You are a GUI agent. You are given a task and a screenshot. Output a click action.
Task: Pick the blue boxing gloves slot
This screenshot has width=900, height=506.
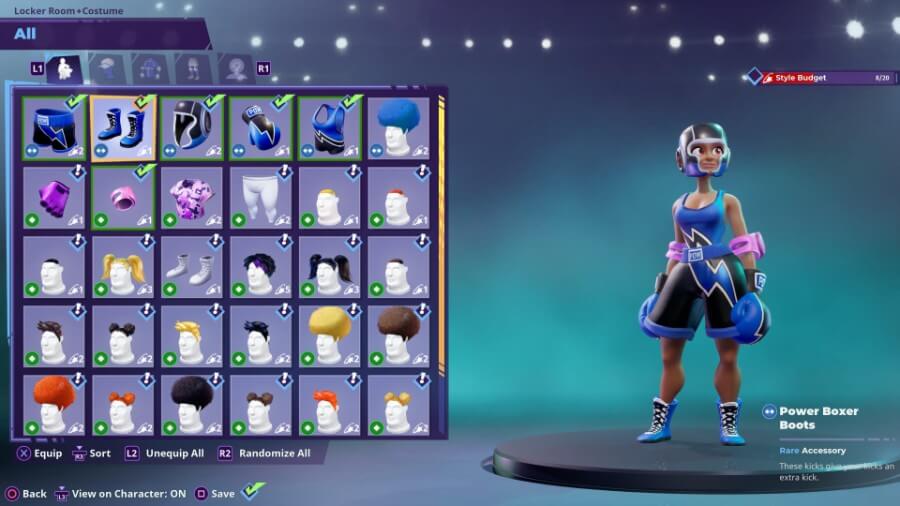[260, 128]
